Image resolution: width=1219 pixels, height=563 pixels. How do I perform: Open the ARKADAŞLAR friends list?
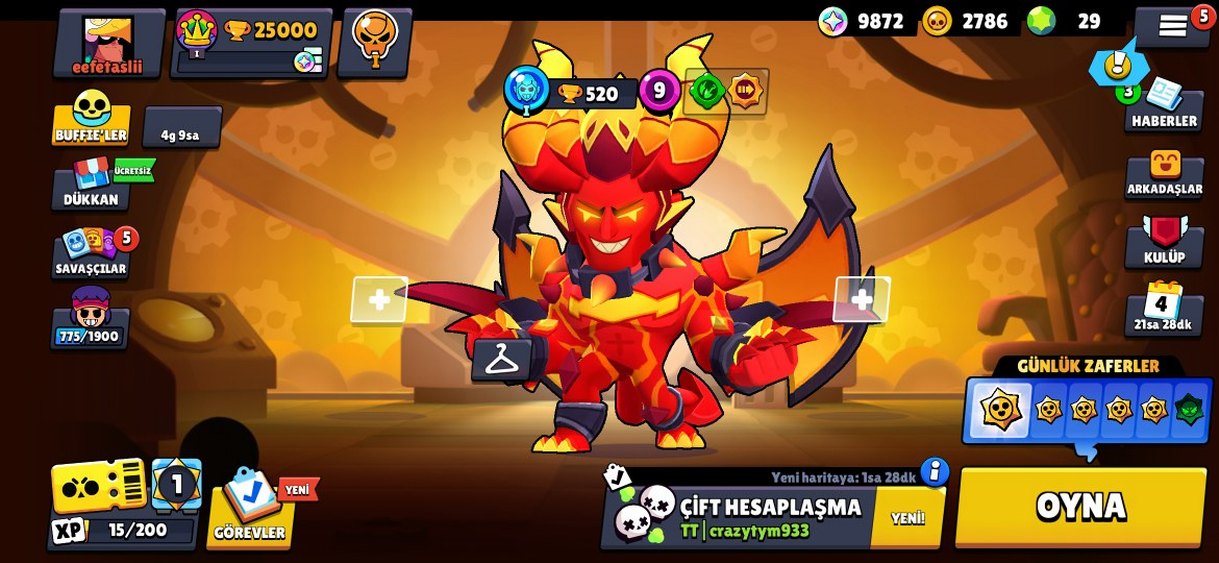coord(1164,174)
